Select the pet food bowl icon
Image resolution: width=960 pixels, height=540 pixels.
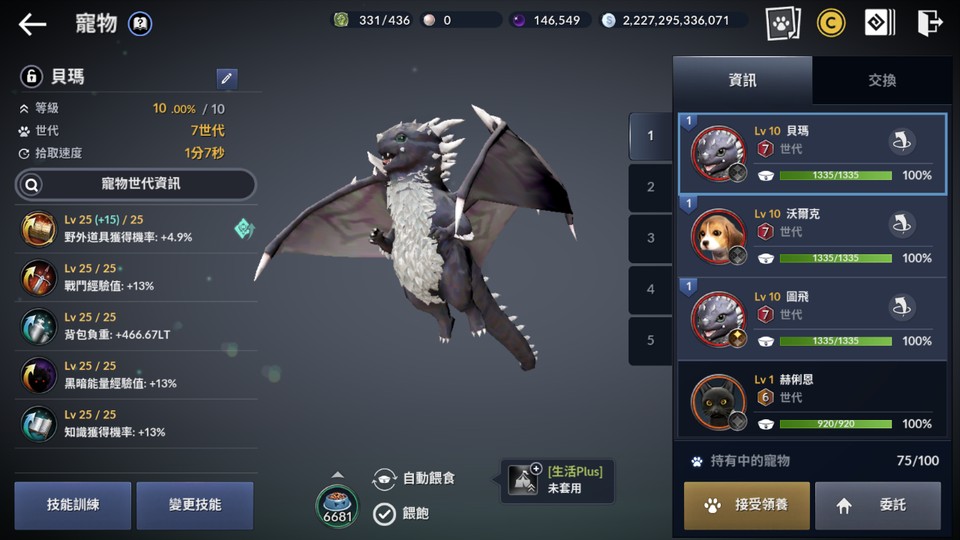point(337,503)
